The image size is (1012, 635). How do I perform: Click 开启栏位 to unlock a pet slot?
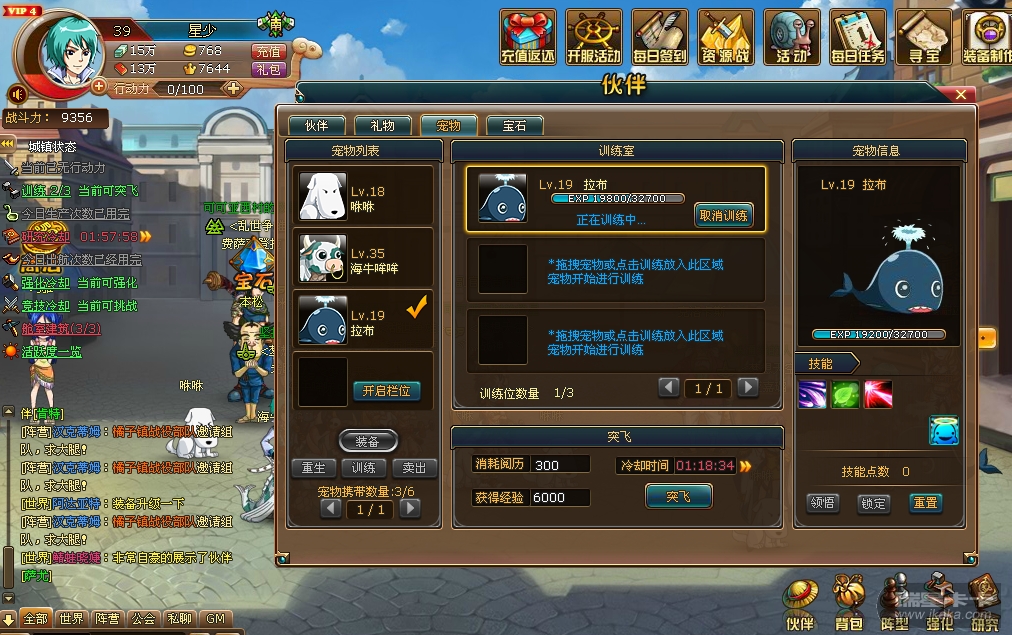click(x=386, y=391)
